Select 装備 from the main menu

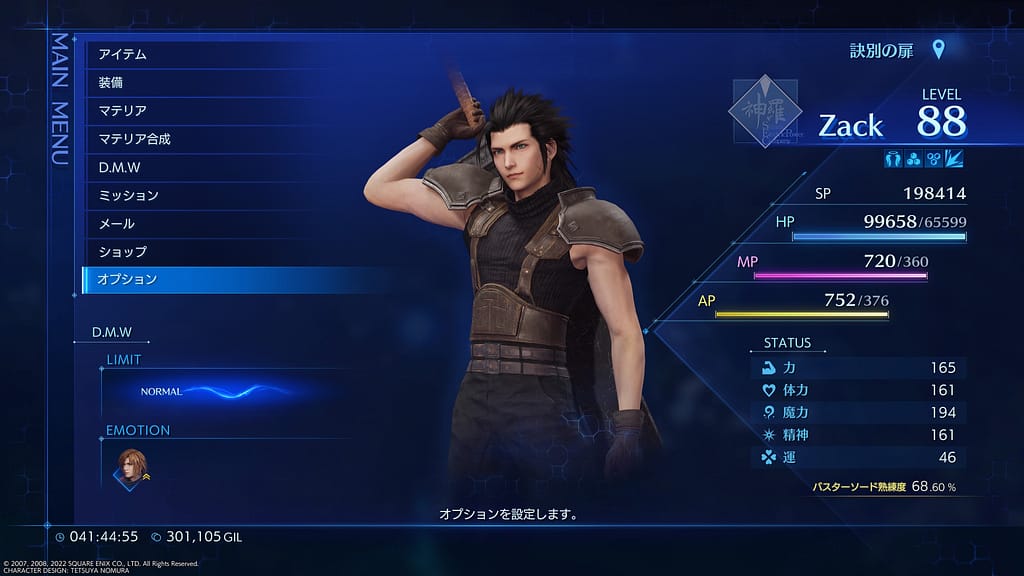tap(111, 82)
